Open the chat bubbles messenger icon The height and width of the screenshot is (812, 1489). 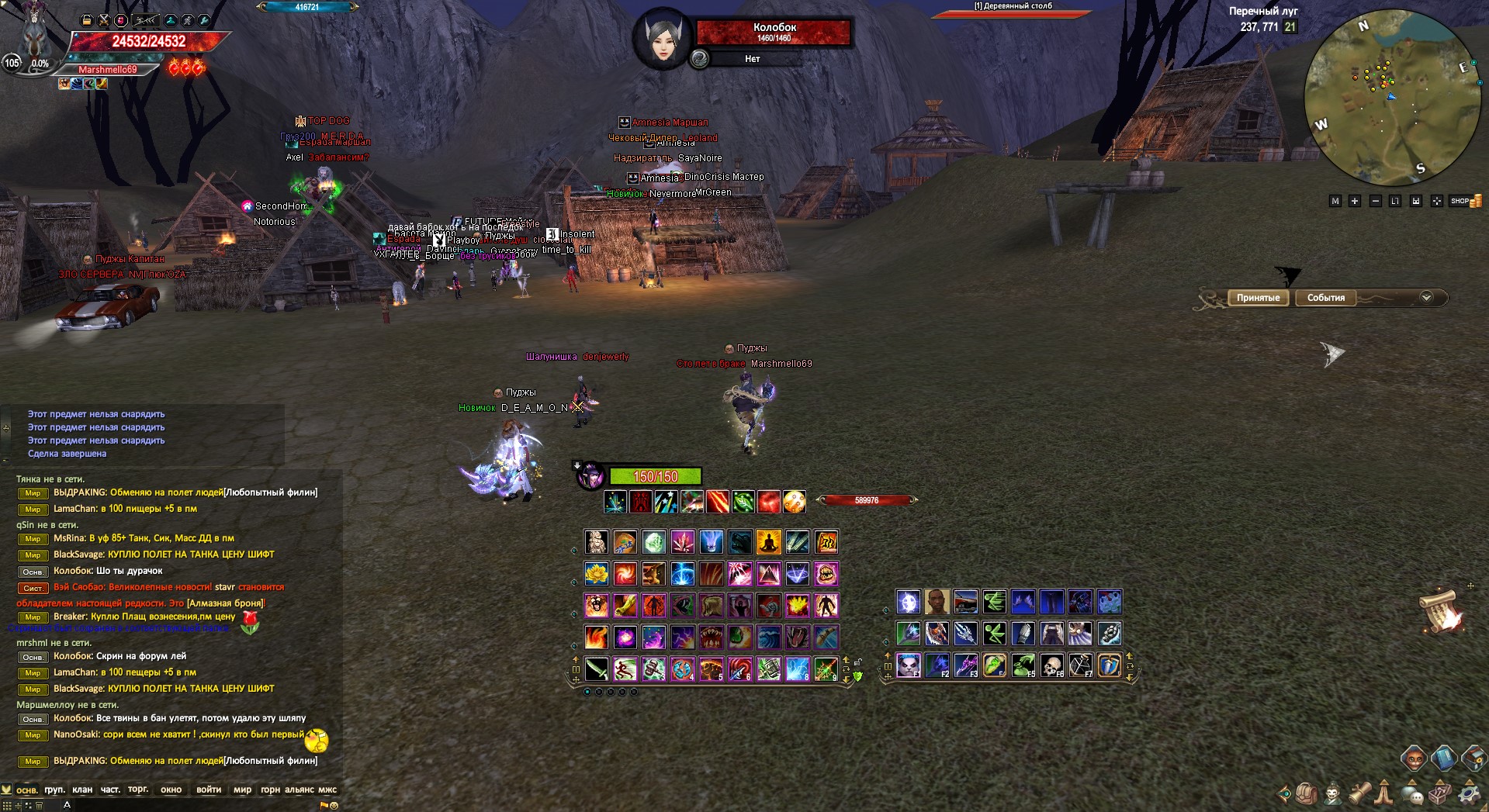pyautogui.click(x=1411, y=795)
